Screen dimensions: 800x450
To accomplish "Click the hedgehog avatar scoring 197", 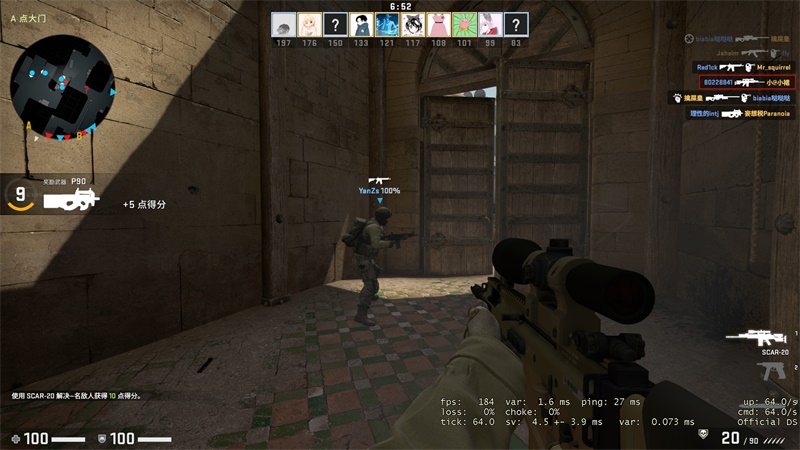I will coord(282,25).
